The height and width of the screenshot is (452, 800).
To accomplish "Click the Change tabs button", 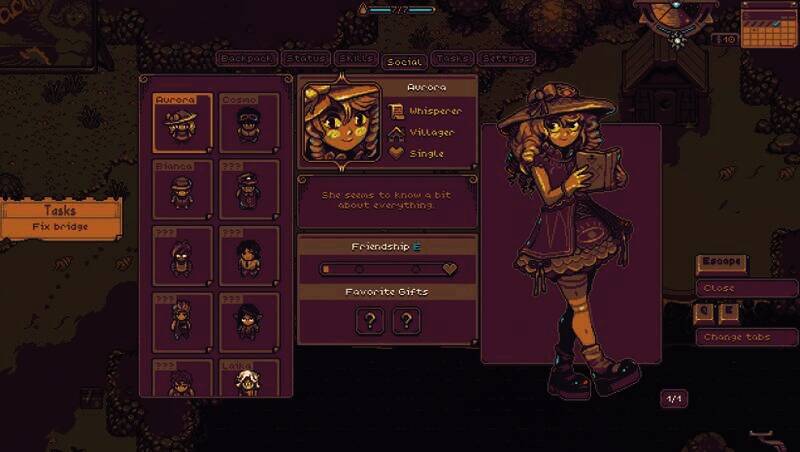I will (746, 337).
